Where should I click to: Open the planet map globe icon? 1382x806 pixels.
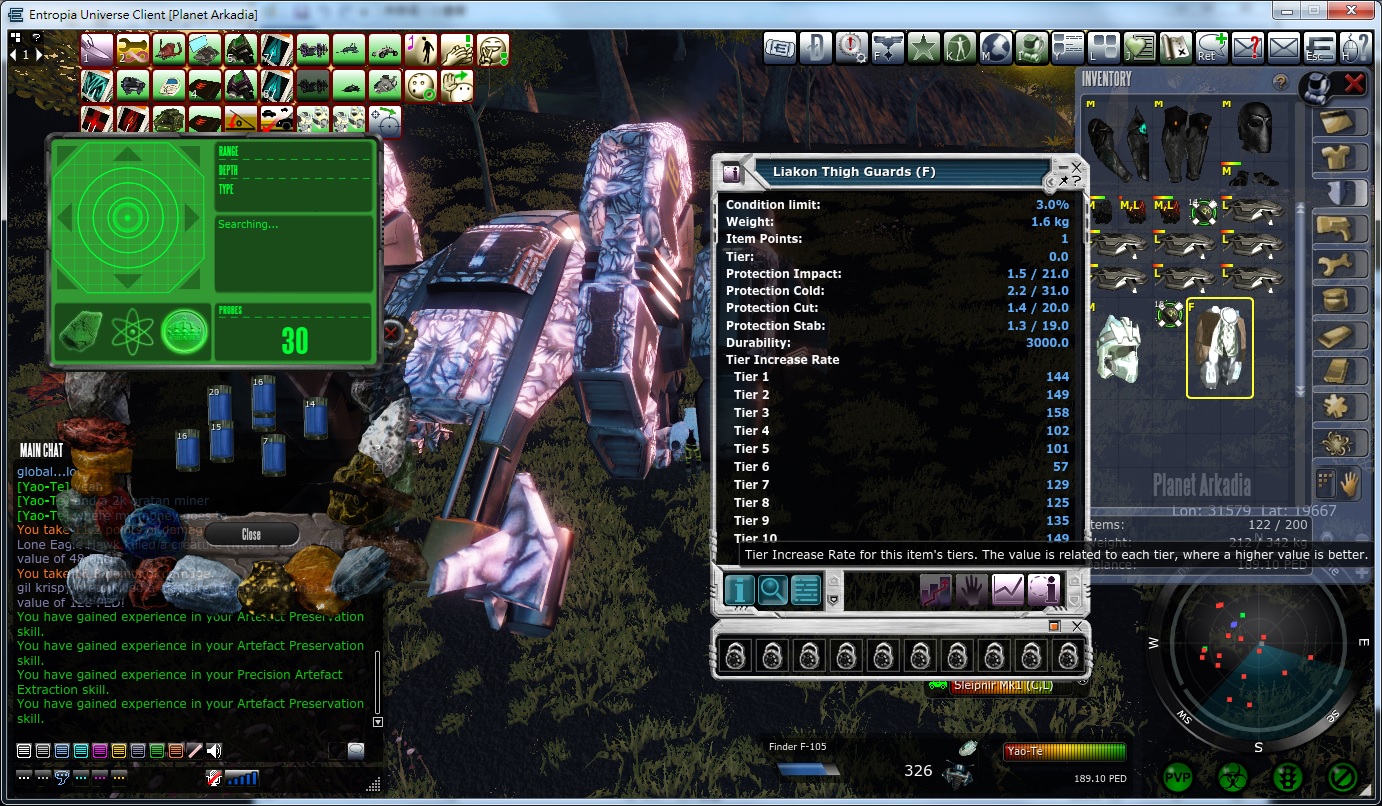pos(996,47)
